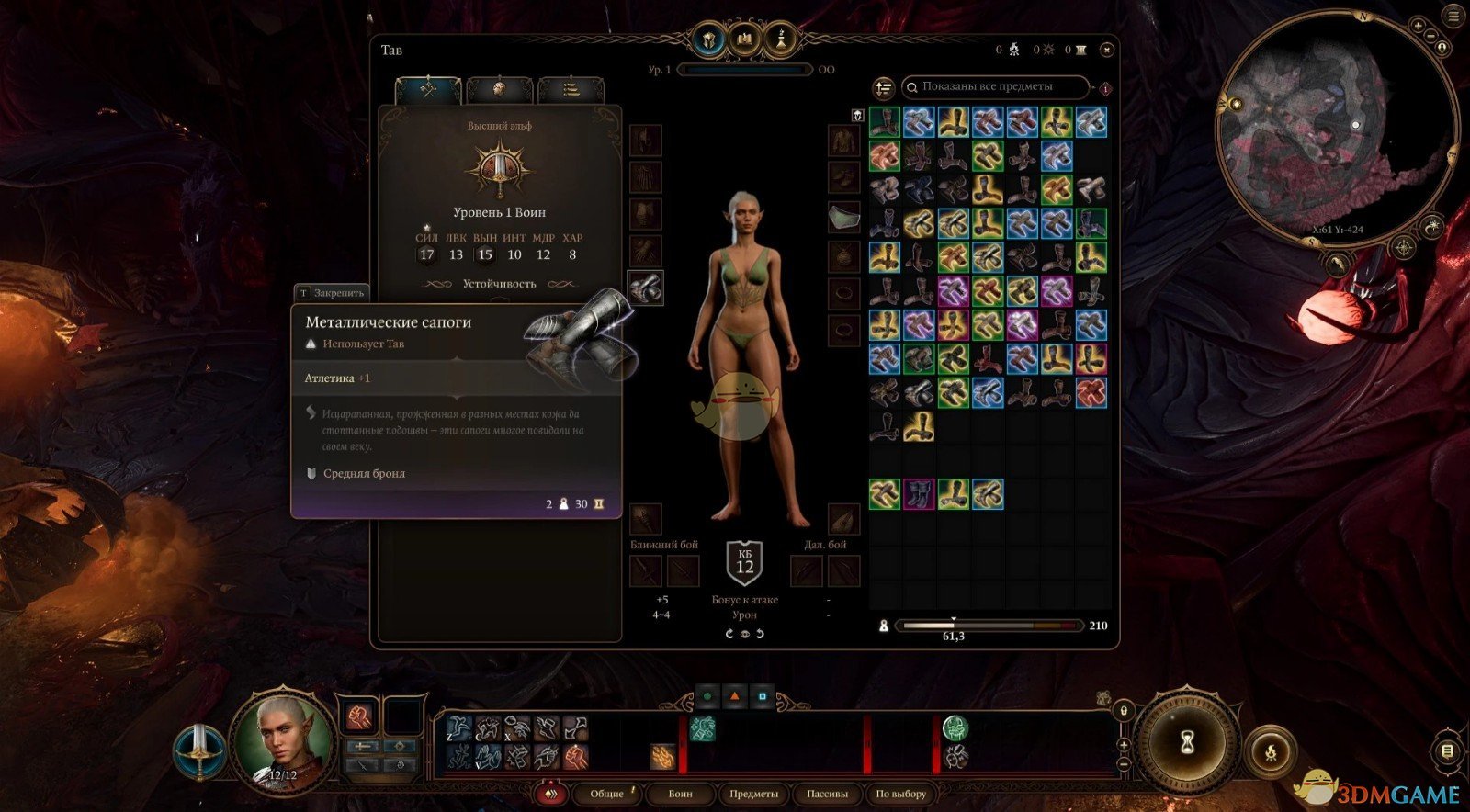Pin the tooltip with Закрепить

[332, 293]
